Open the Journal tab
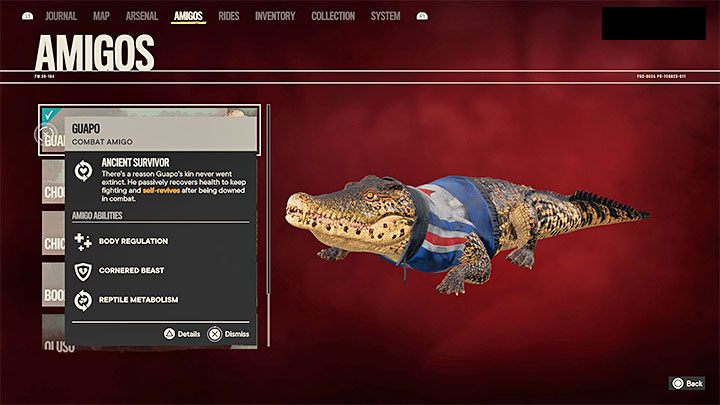The image size is (720, 405). [61, 16]
